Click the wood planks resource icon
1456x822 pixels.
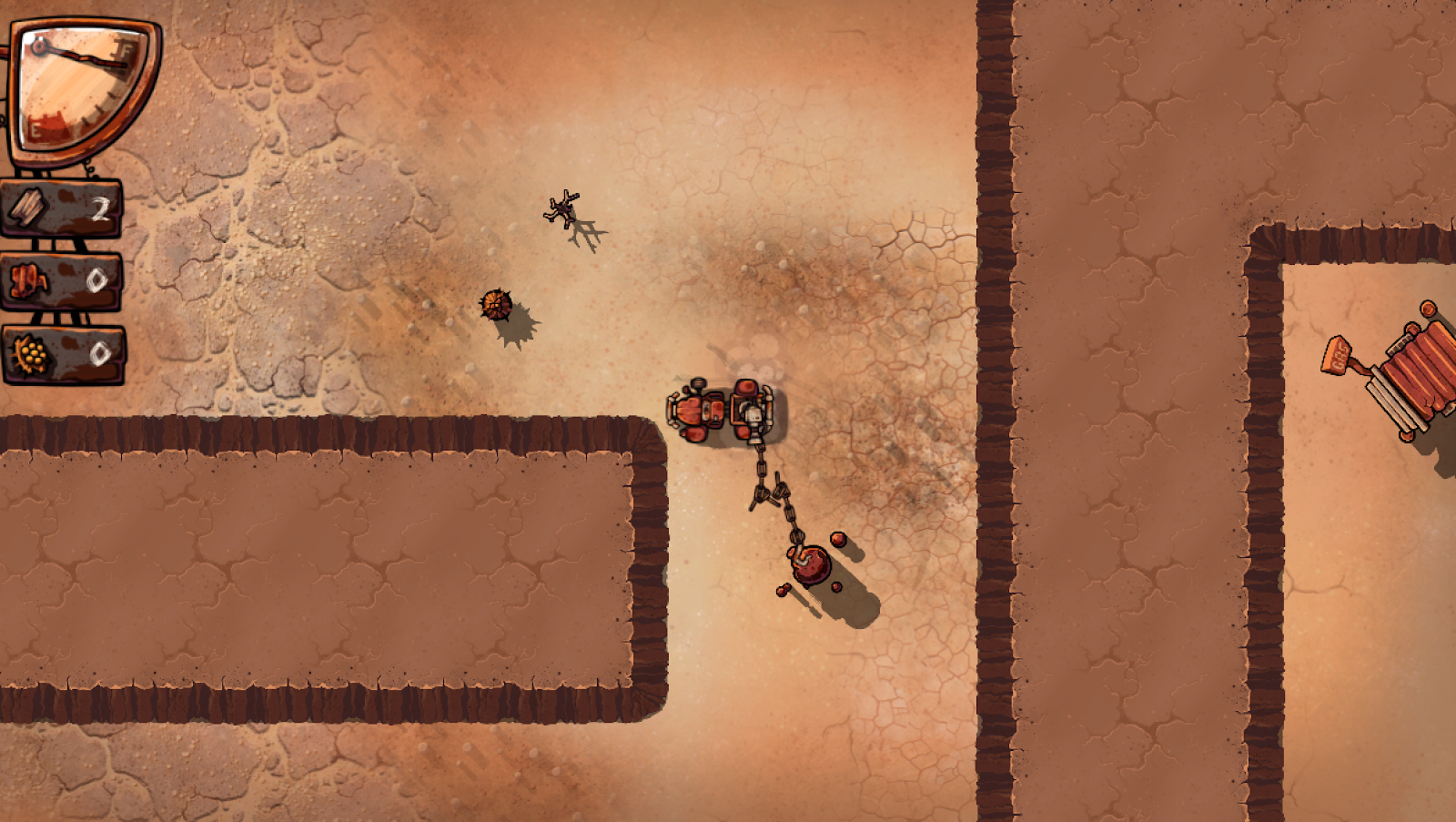(27, 208)
